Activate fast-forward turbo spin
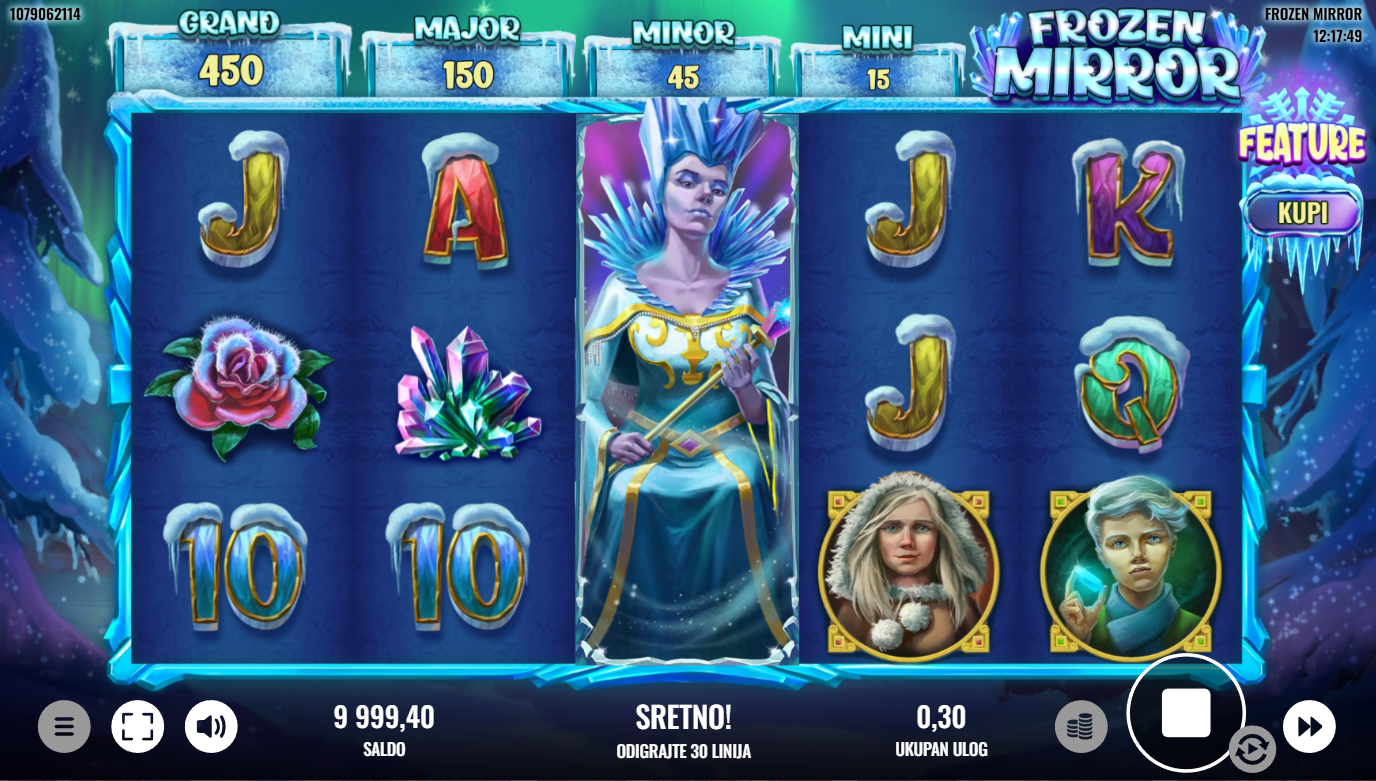The image size is (1376, 781). [x=1309, y=727]
